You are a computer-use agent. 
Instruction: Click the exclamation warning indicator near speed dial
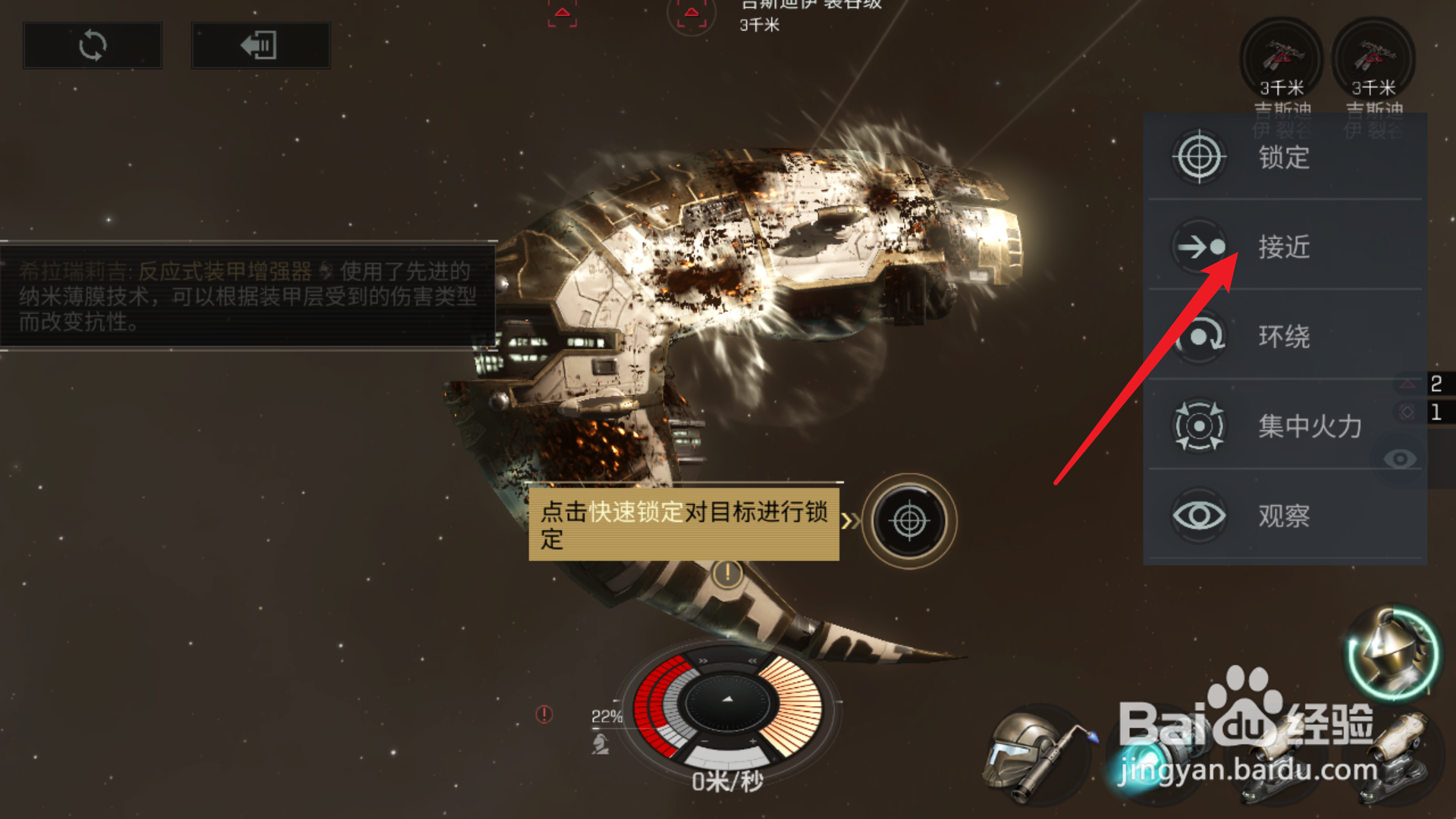pos(544,713)
